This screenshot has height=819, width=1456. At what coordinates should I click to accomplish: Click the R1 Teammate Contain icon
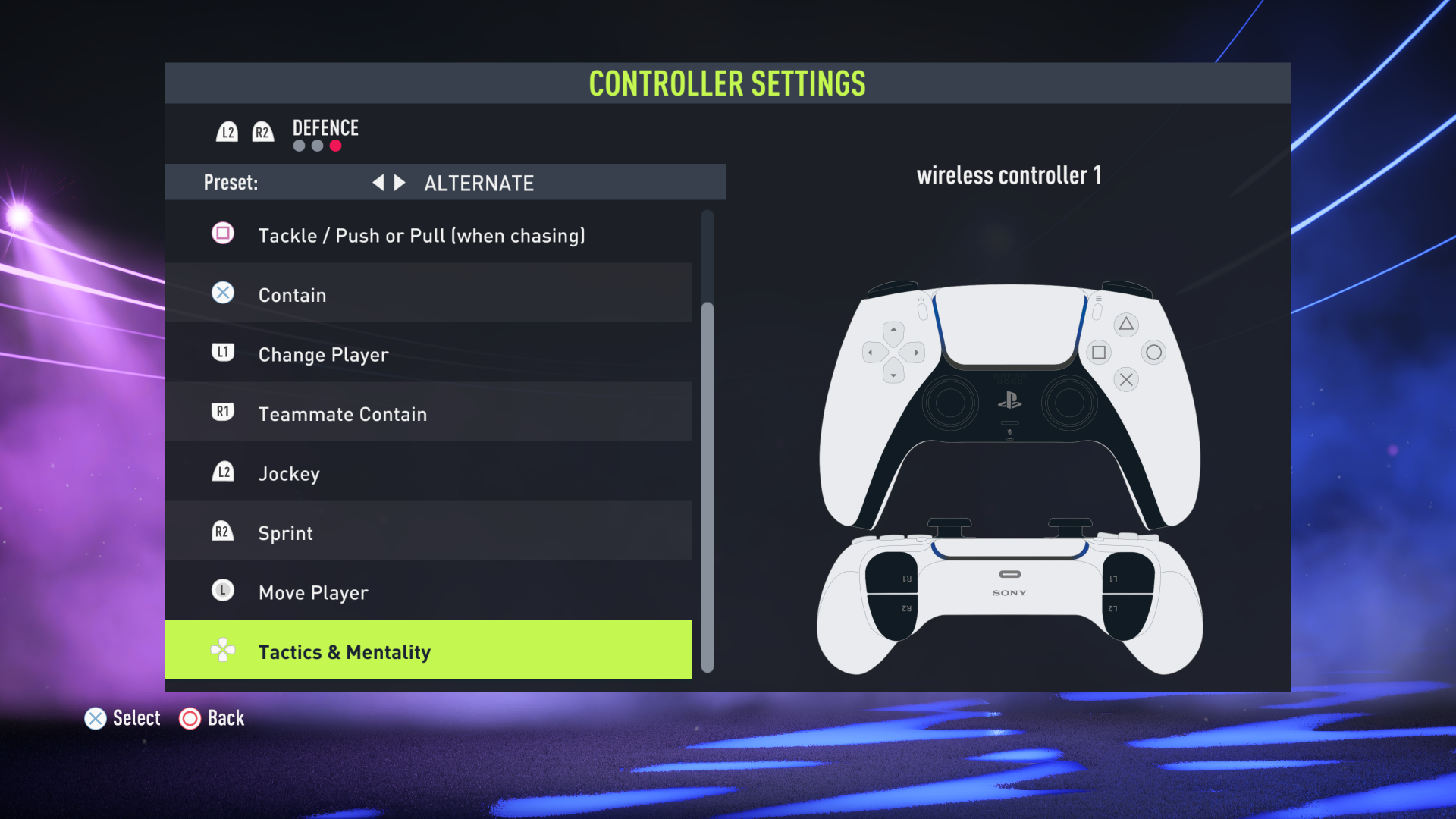pos(222,413)
